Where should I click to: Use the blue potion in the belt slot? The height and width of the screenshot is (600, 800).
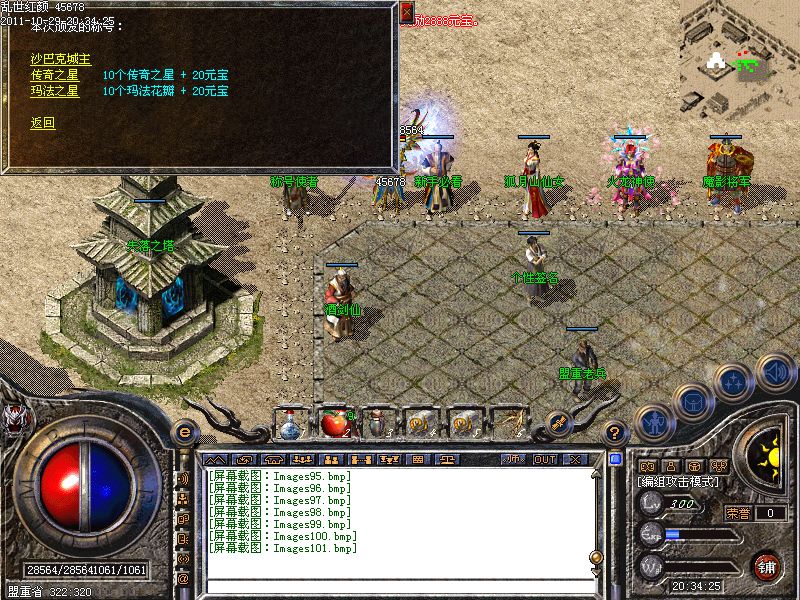pyautogui.click(x=291, y=424)
